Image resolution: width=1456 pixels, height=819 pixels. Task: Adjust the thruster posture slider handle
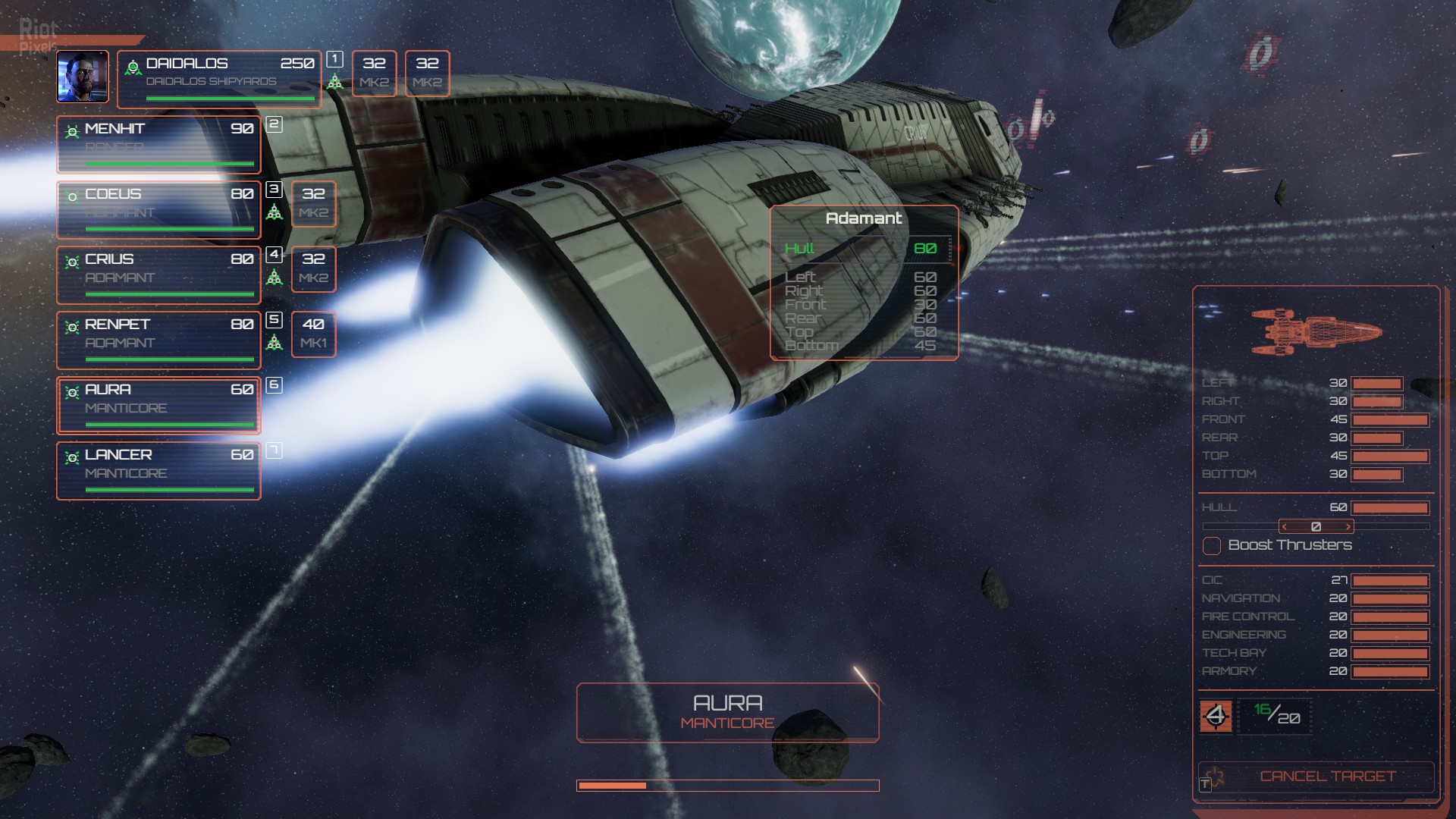(x=1316, y=526)
